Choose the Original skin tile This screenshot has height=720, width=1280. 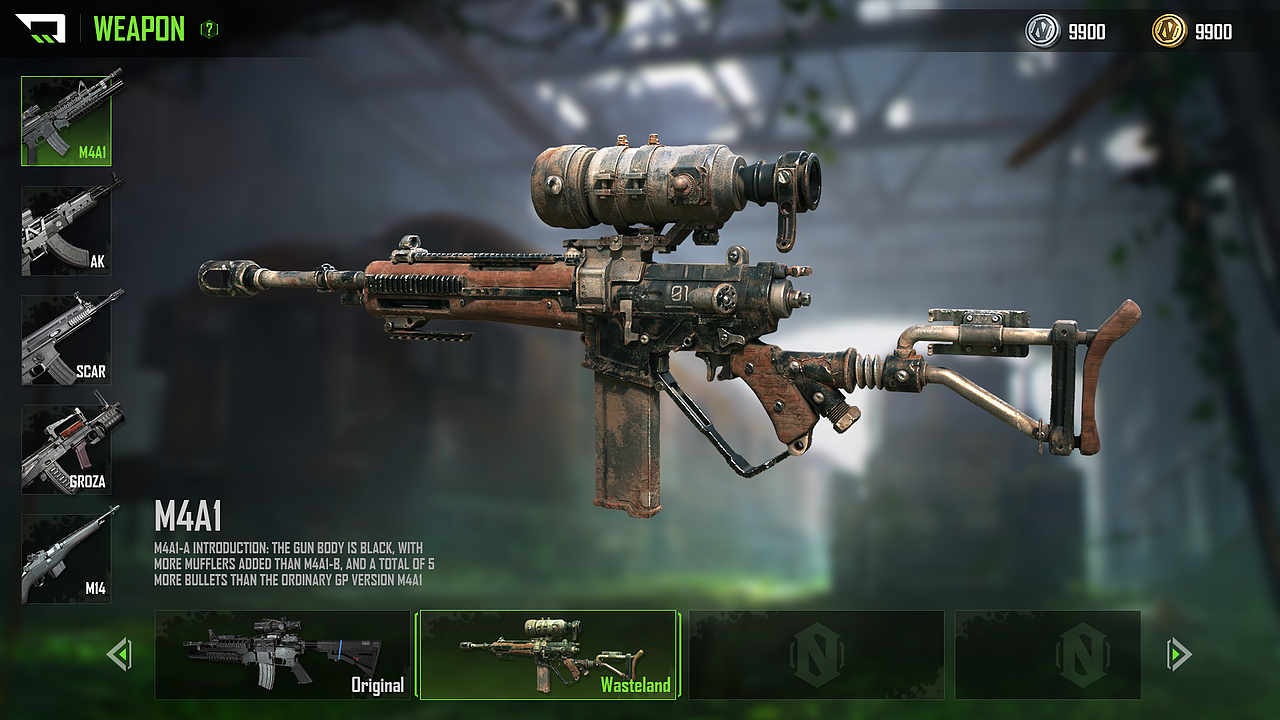[282, 655]
